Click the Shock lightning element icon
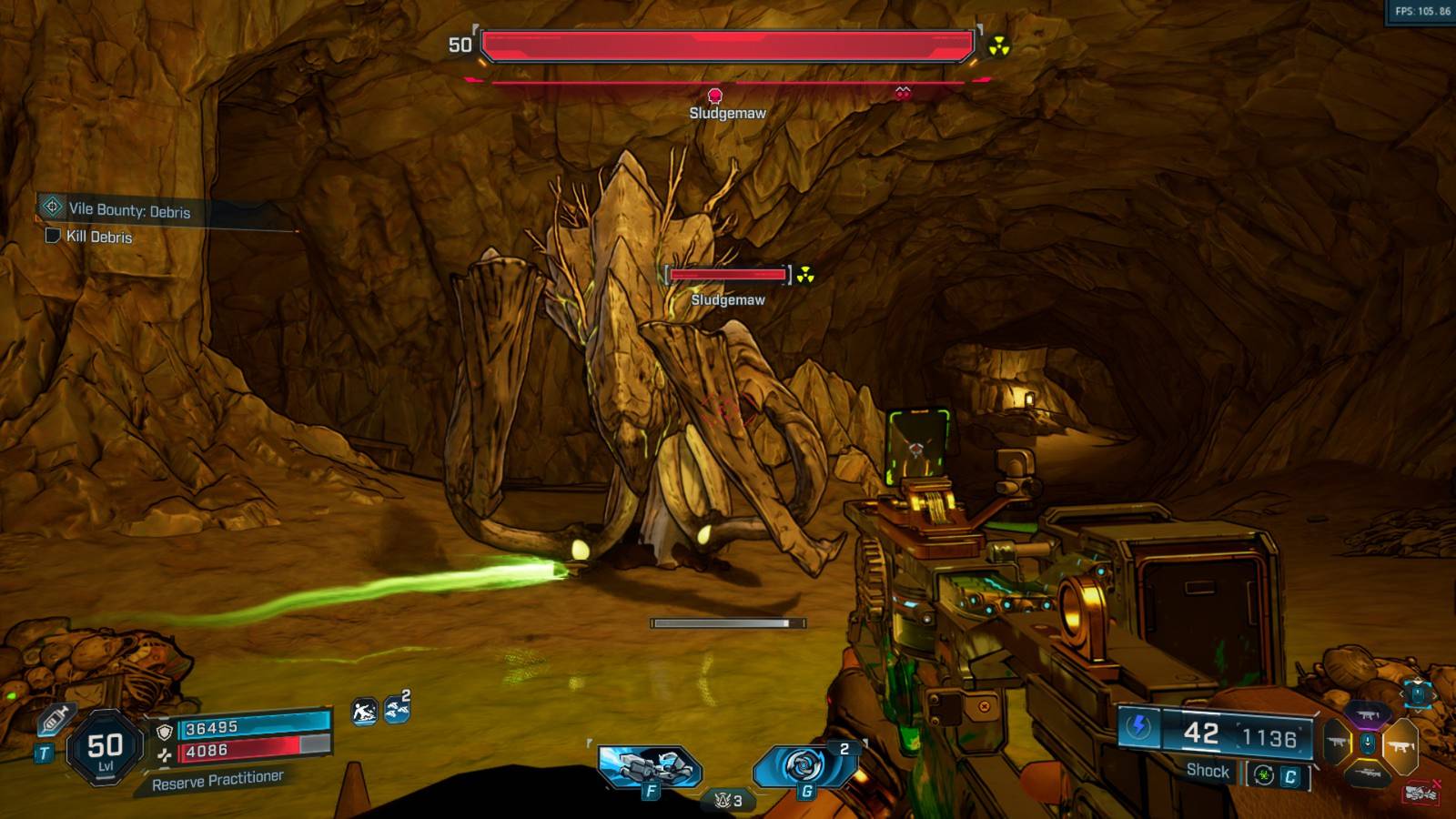The height and width of the screenshot is (819, 1456). 1138,726
